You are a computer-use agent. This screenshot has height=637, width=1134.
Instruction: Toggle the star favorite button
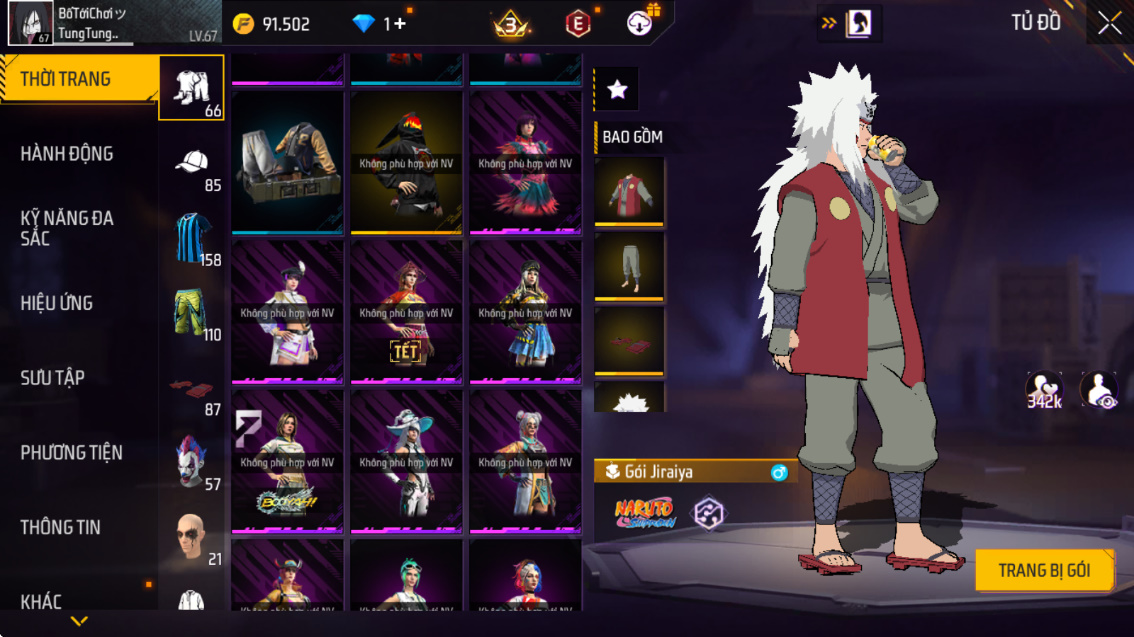(617, 90)
